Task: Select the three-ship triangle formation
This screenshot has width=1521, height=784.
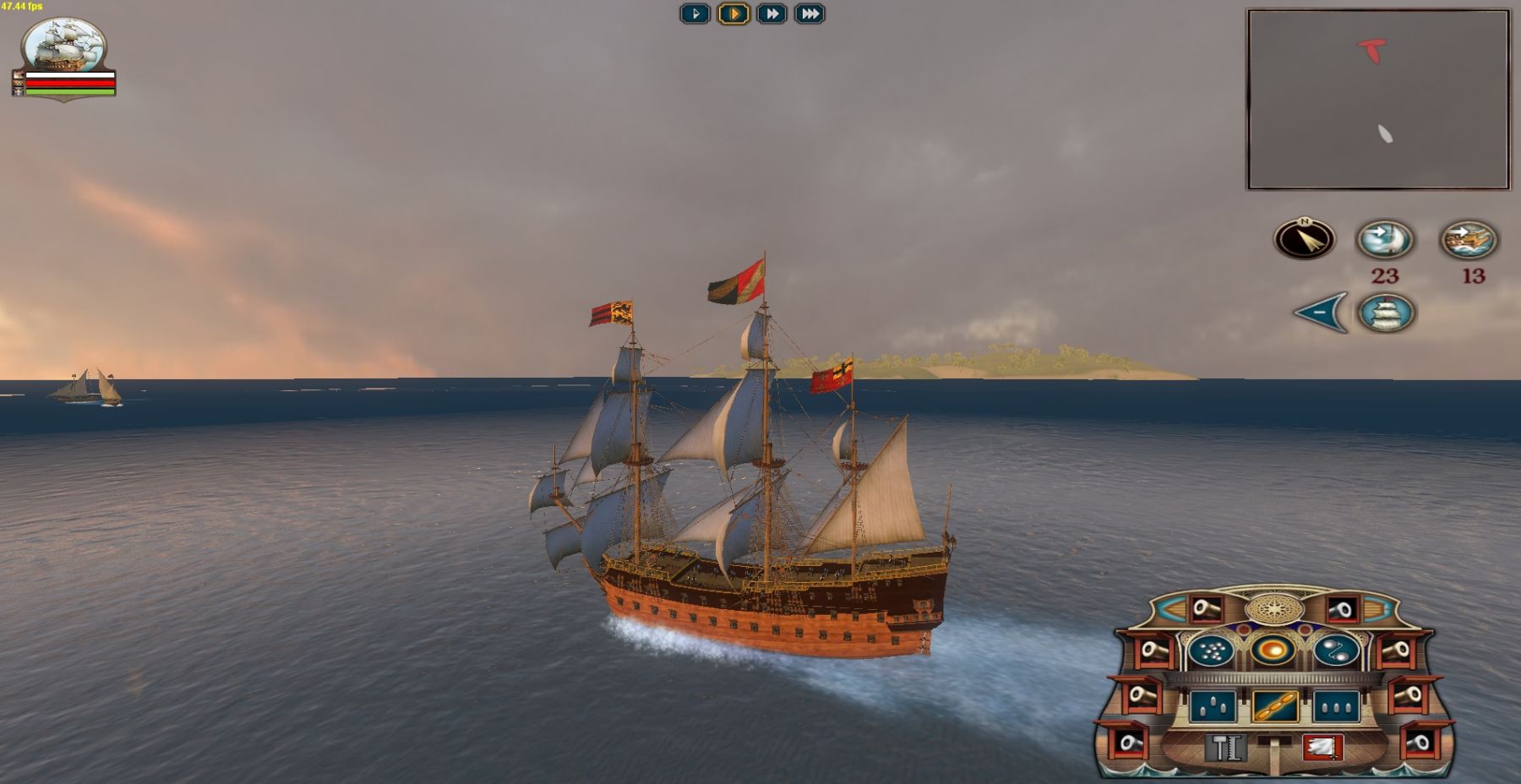Action: tap(1213, 706)
